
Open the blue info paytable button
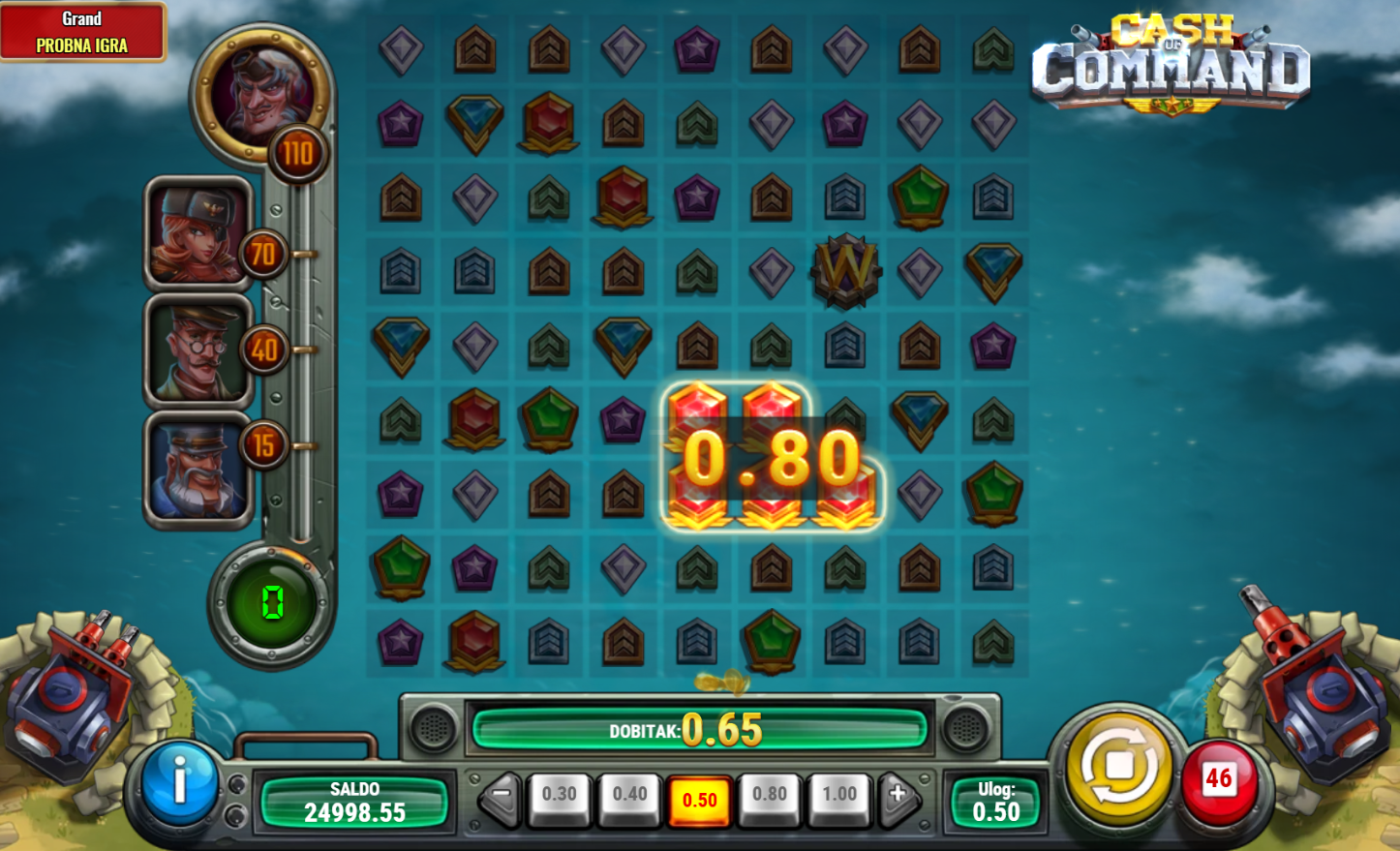[x=179, y=781]
